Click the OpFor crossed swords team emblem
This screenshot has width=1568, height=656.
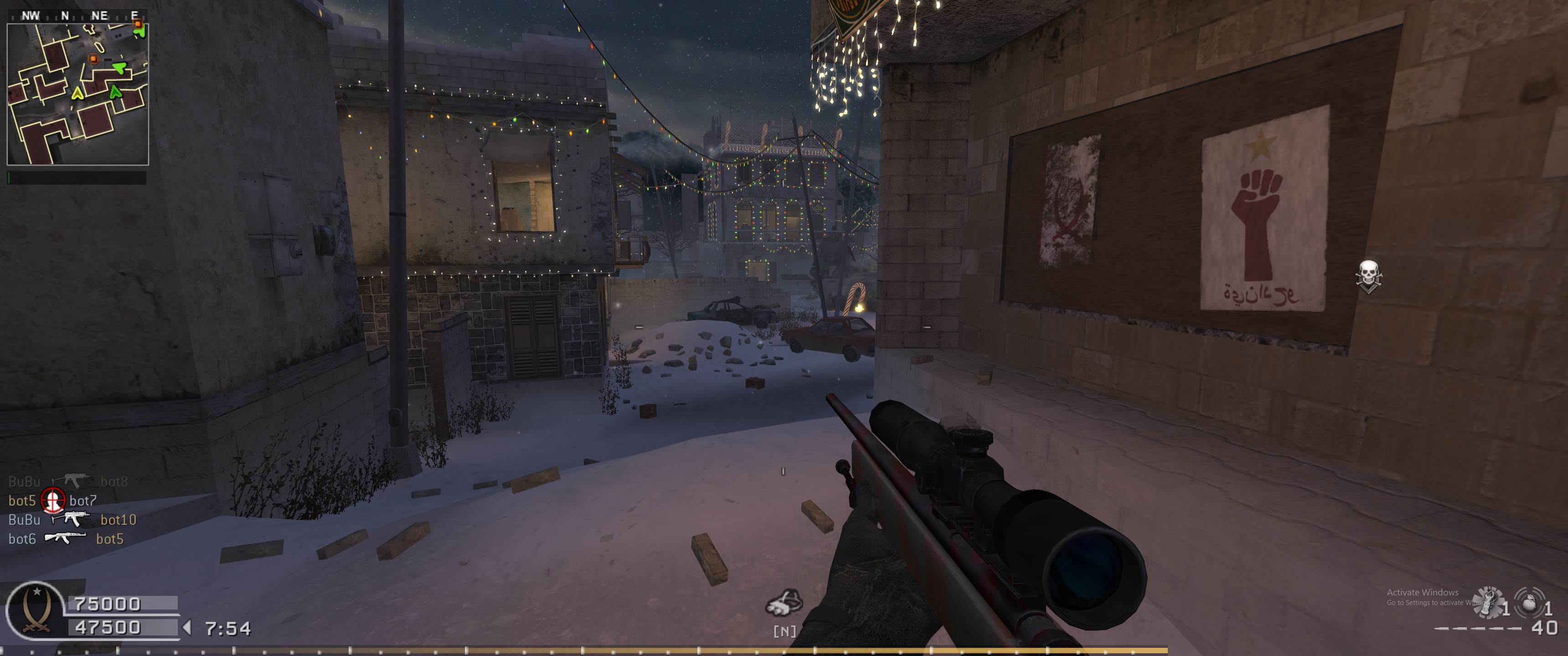(35, 610)
